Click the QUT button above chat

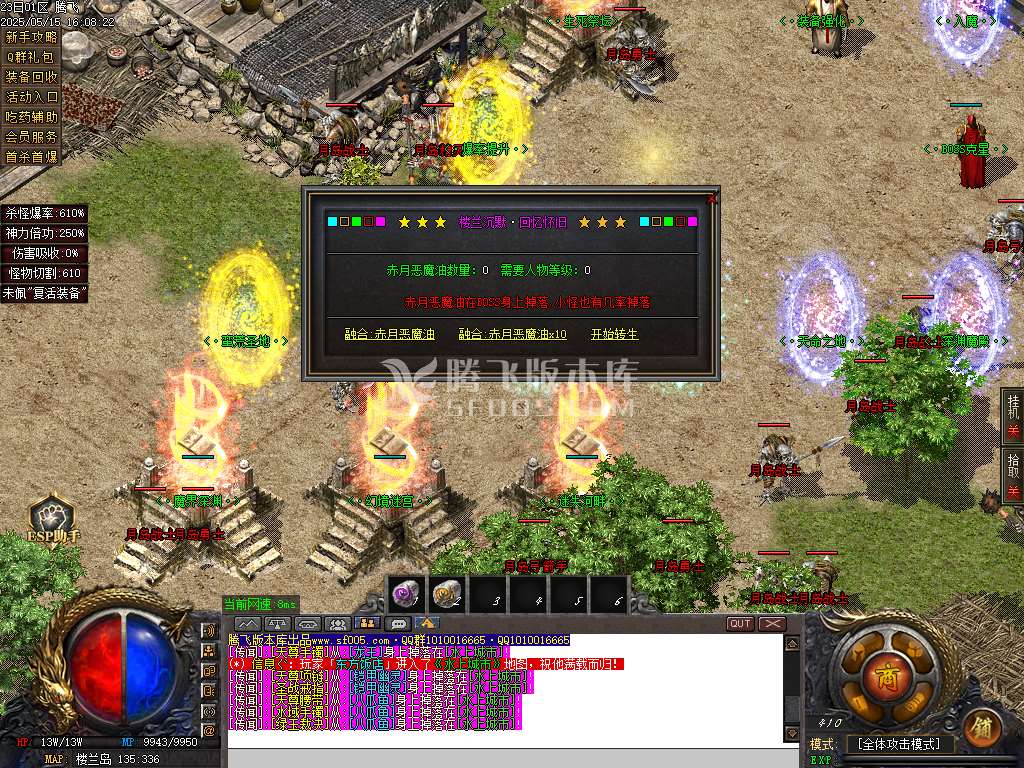(x=740, y=623)
